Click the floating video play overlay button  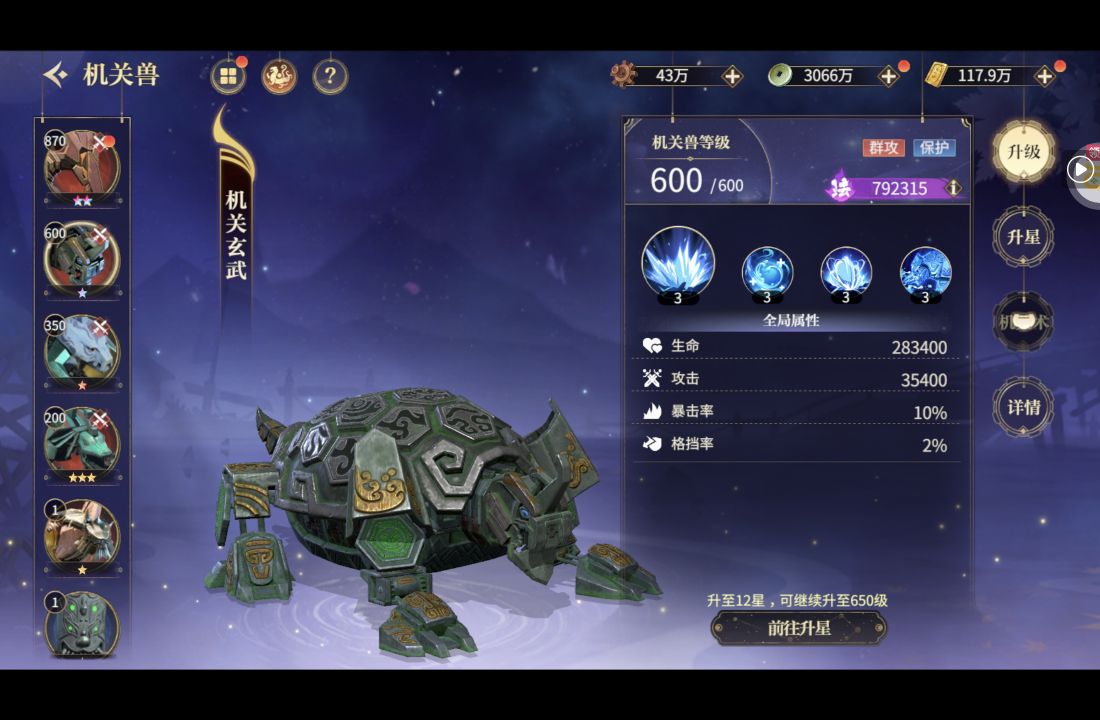tap(1081, 169)
